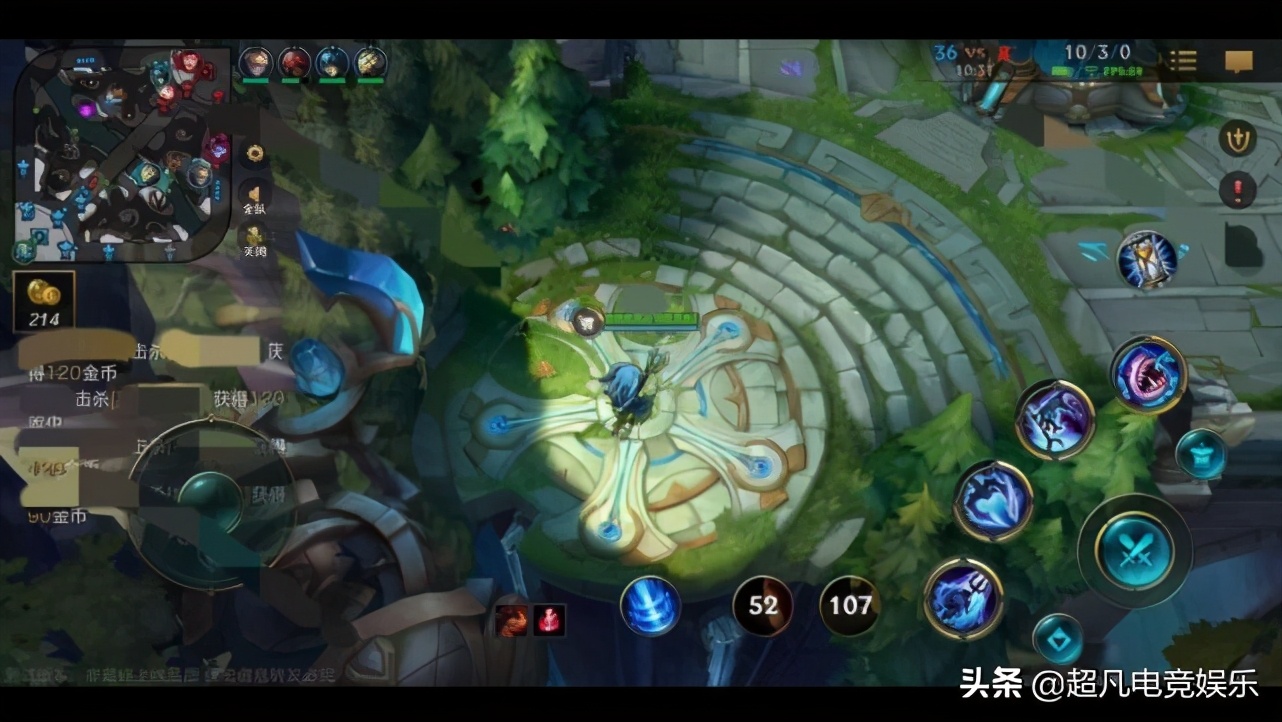Expand the red retreat ping control
Viewport: 1282px width, 722px height.
pyautogui.click(x=1238, y=186)
